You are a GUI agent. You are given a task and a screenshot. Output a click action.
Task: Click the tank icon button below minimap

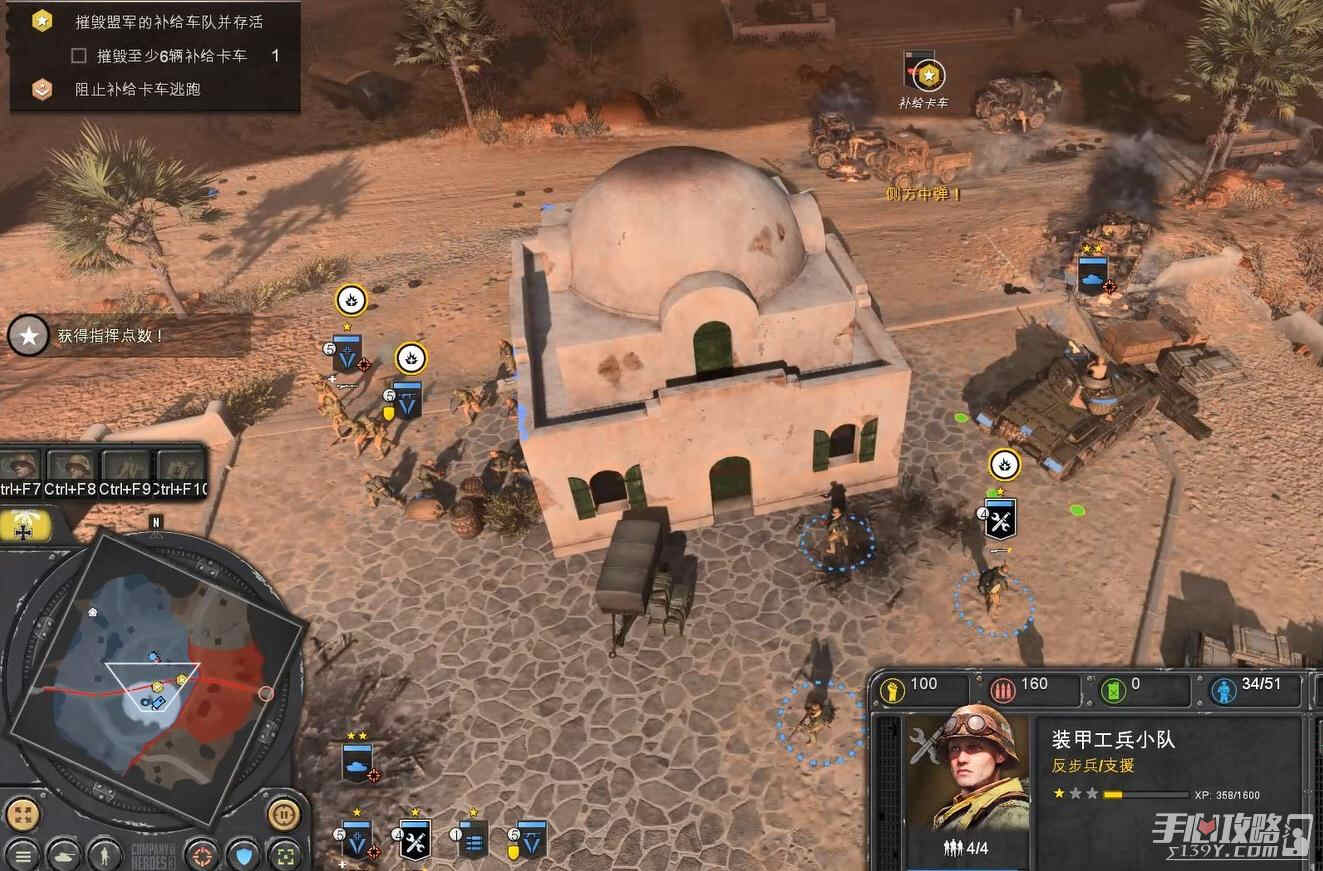click(x=63, y=855)
